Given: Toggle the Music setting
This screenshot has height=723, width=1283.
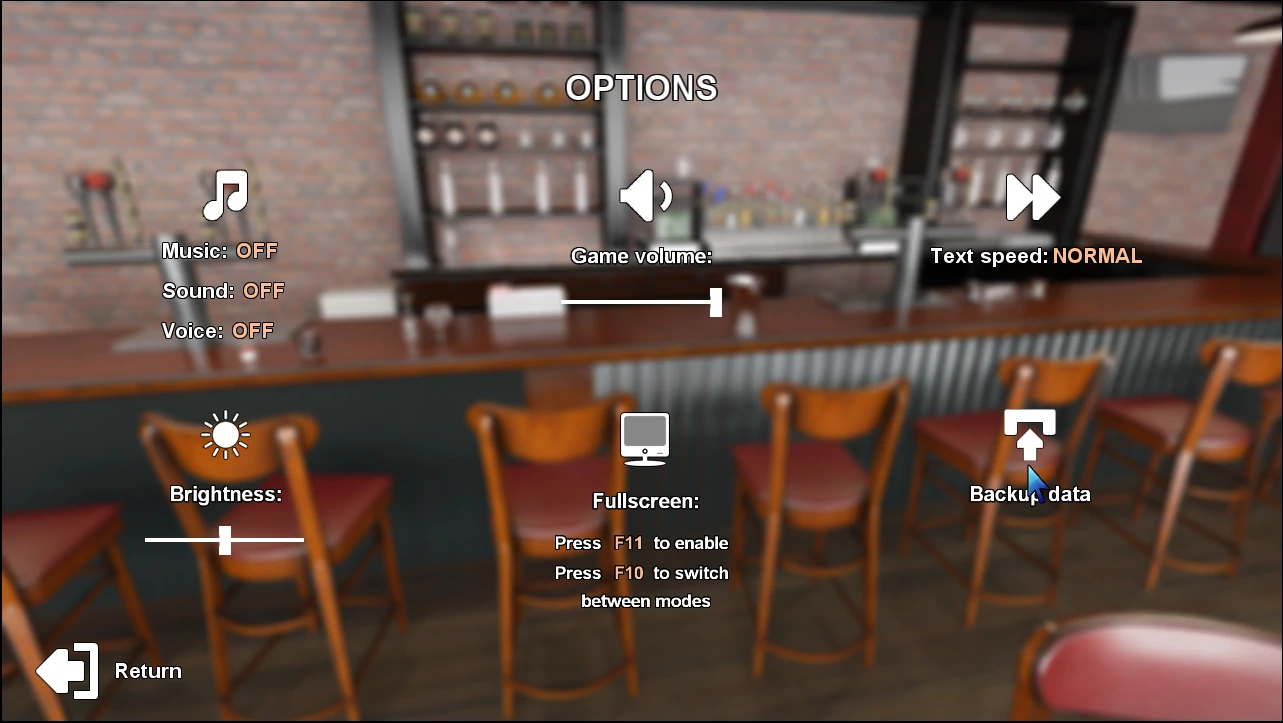Looking at the screenshot, I should click(257, 251).
